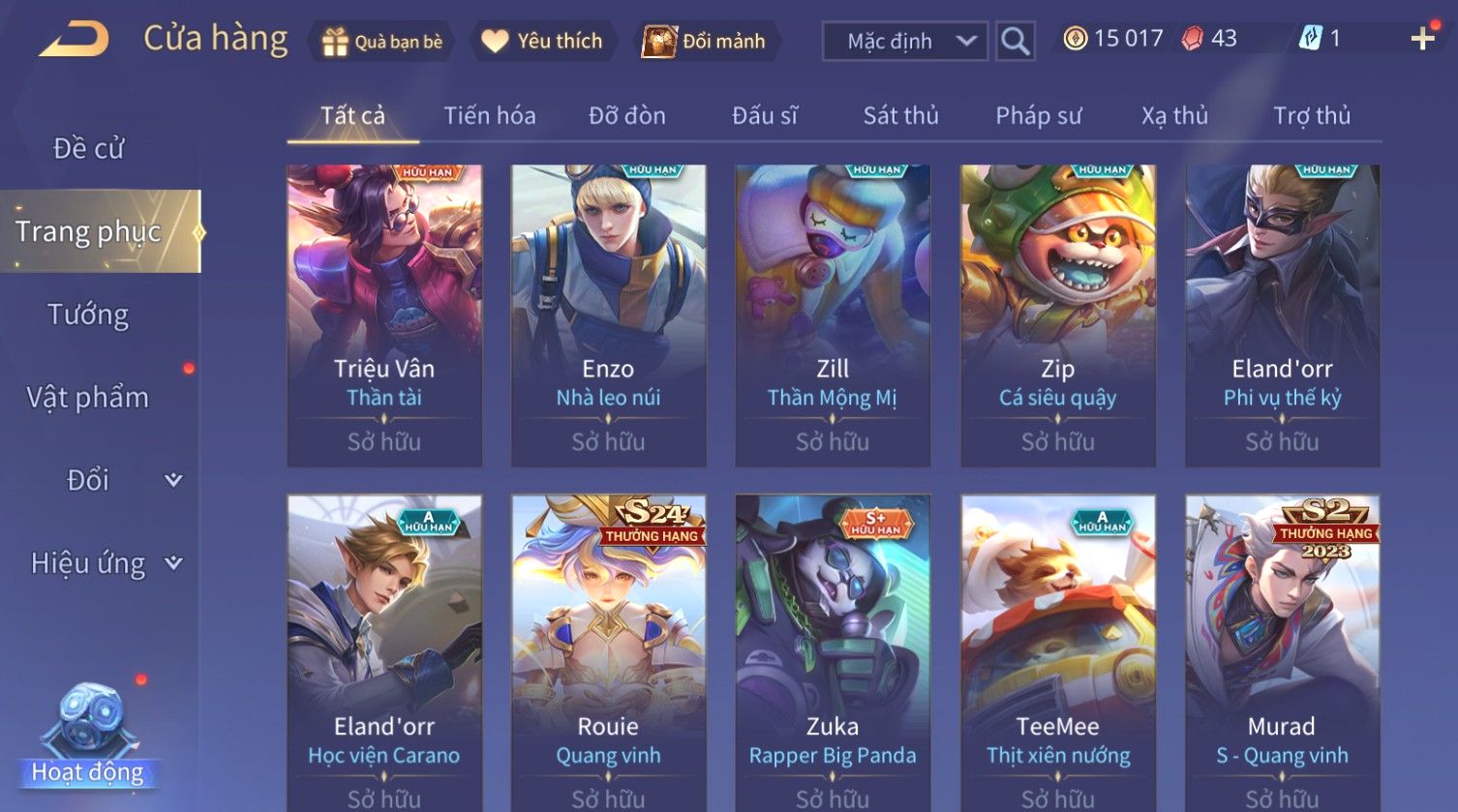The width and height of the screenshot is (1458, 812).
Task: Choose the Zuka Rapper Big Panda skin
Action: (x=833, y=648)
